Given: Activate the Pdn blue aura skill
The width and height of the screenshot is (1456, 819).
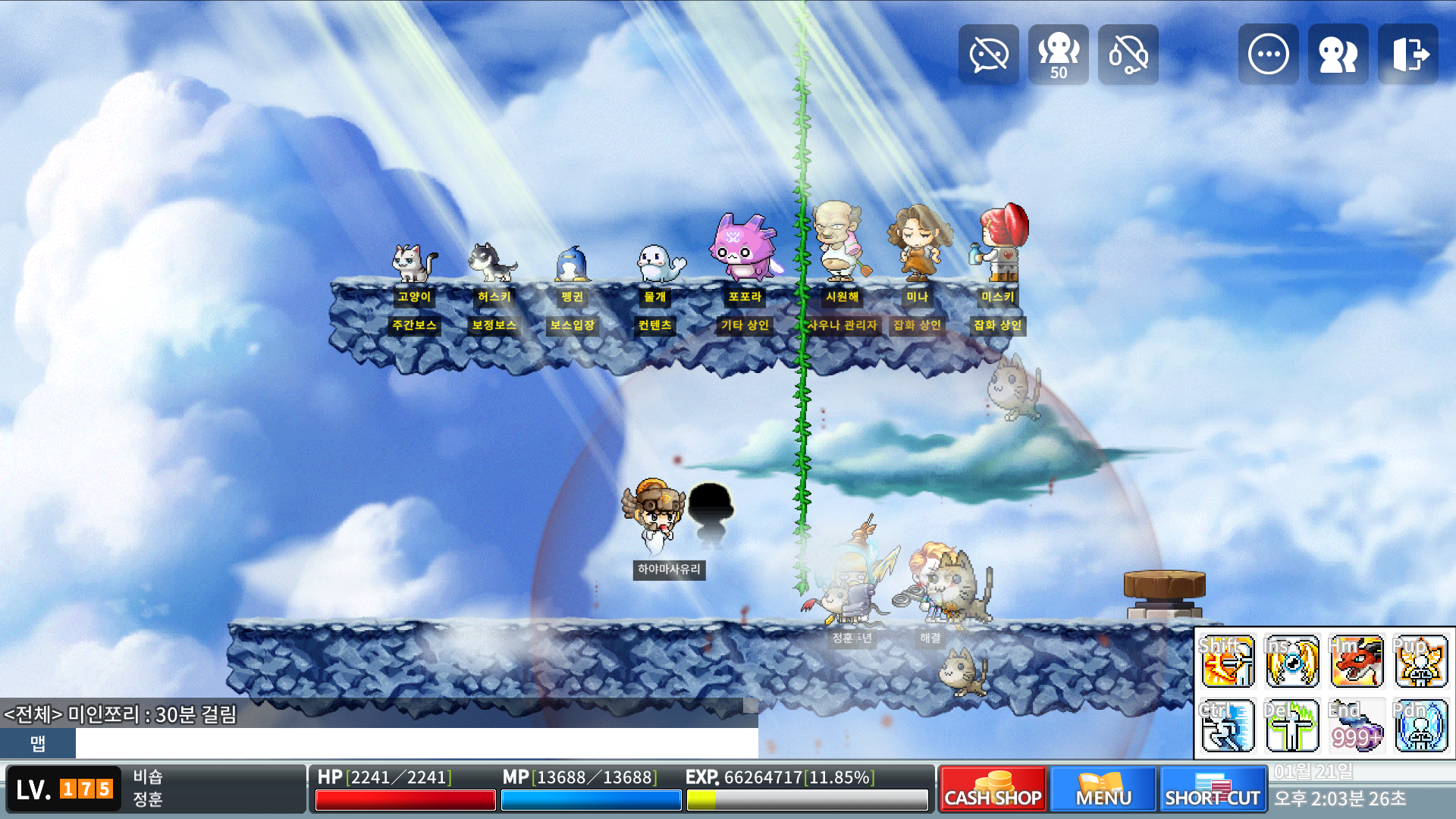Looking at the screenshot, I should (x=1420, y=726).
